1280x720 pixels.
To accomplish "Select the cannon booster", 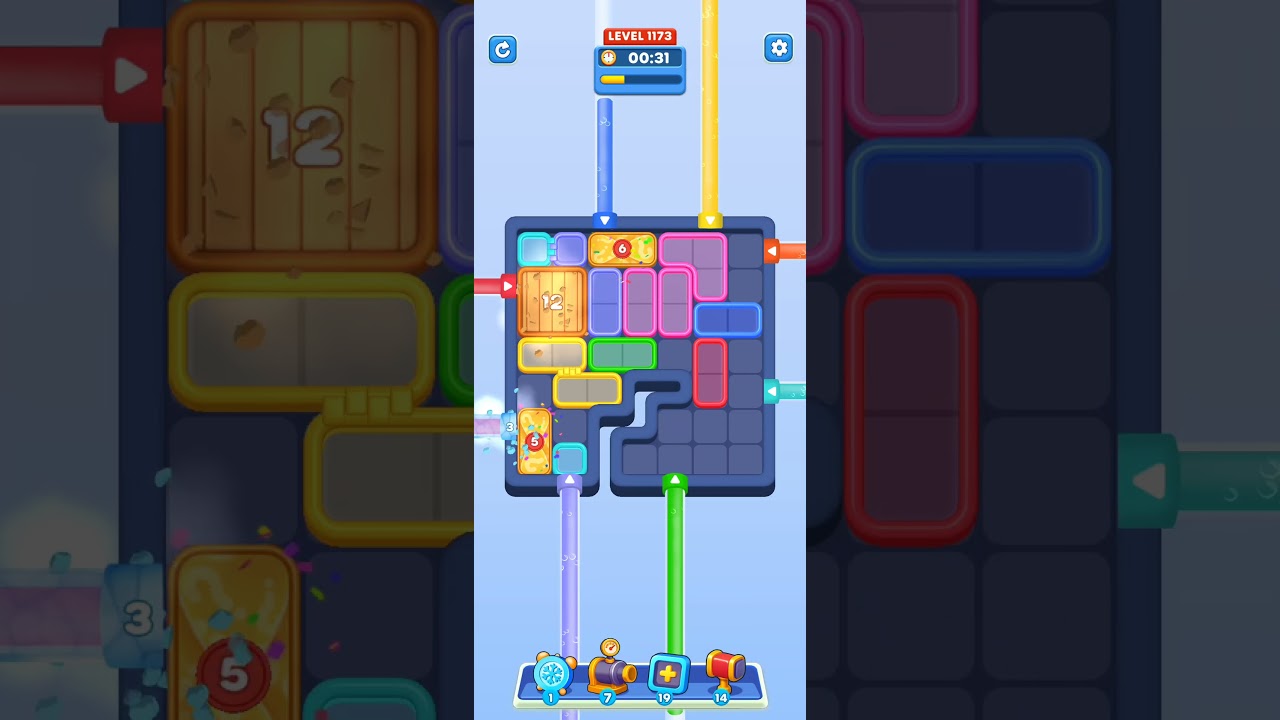I will click(x=610, y=673).
